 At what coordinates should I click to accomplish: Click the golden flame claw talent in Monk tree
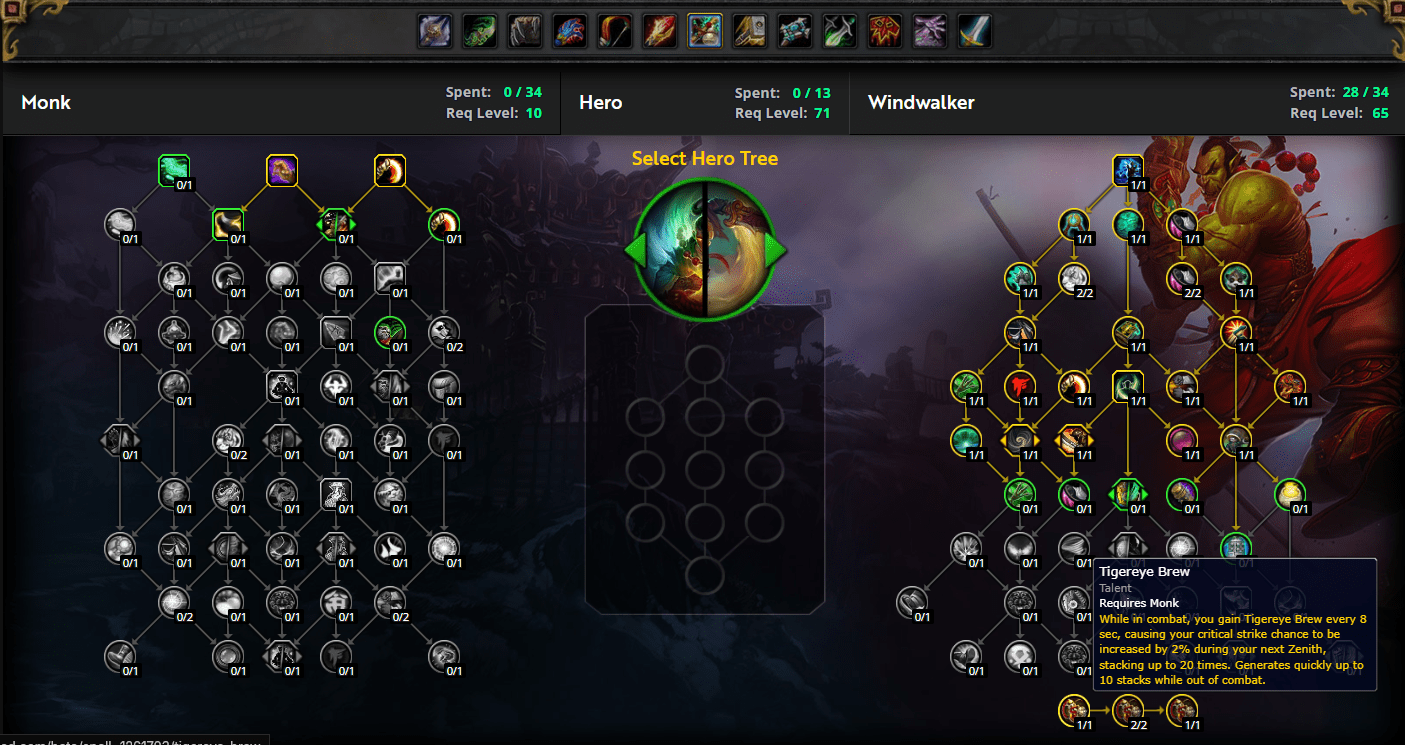coord(389,170)
